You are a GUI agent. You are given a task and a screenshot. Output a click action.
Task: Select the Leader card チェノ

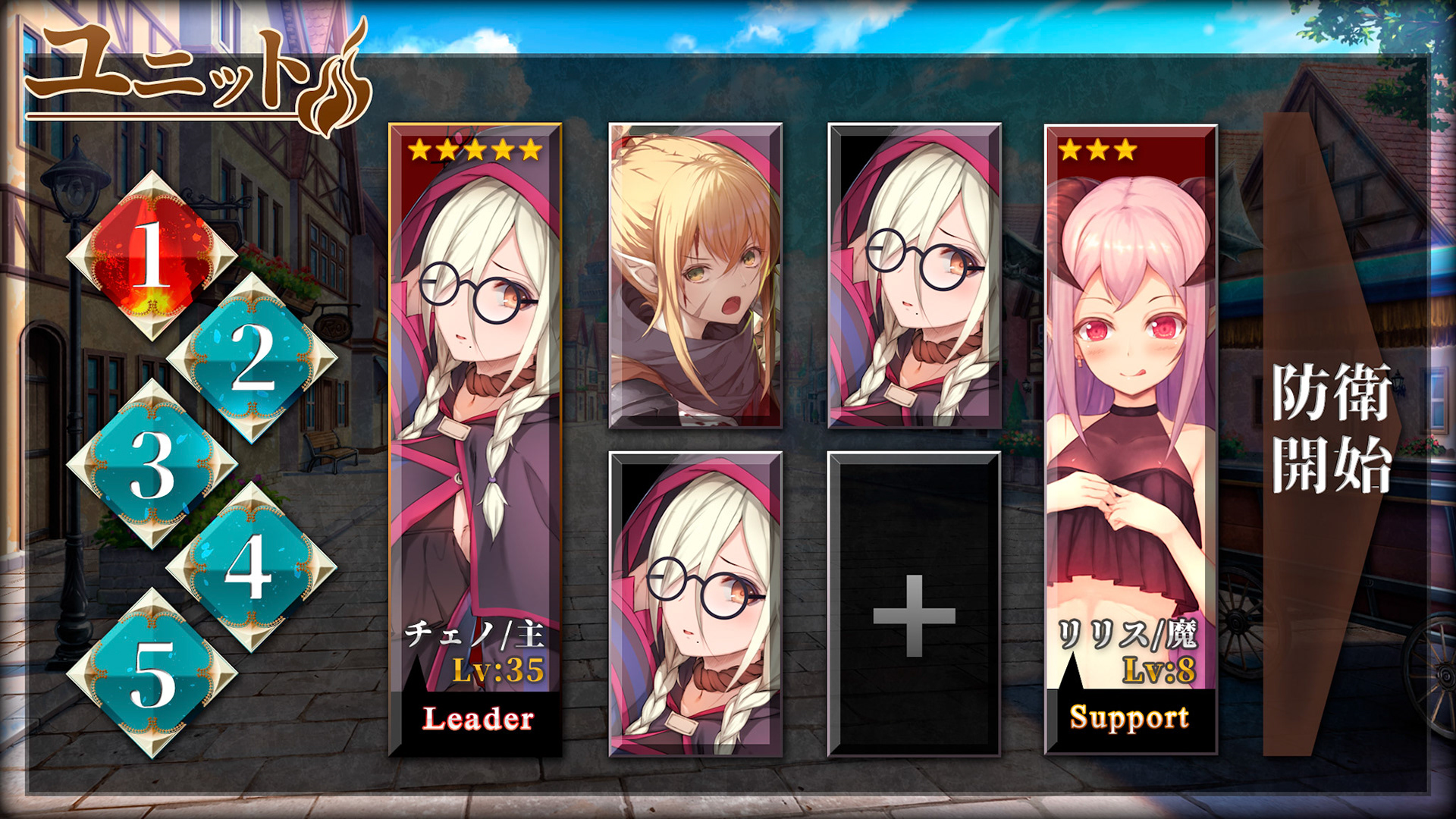pyautogui.click(x=475, y=440)
